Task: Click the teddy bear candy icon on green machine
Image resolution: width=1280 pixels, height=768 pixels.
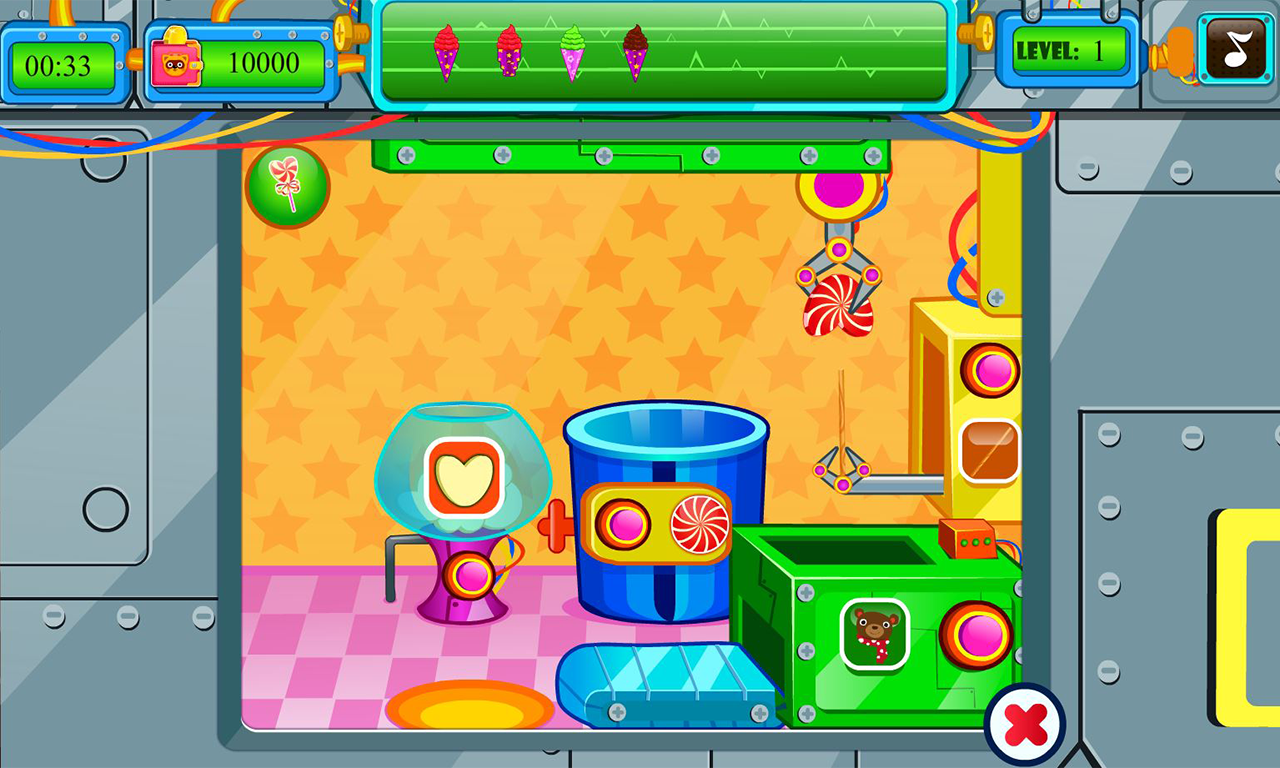Action: point(875,635)
